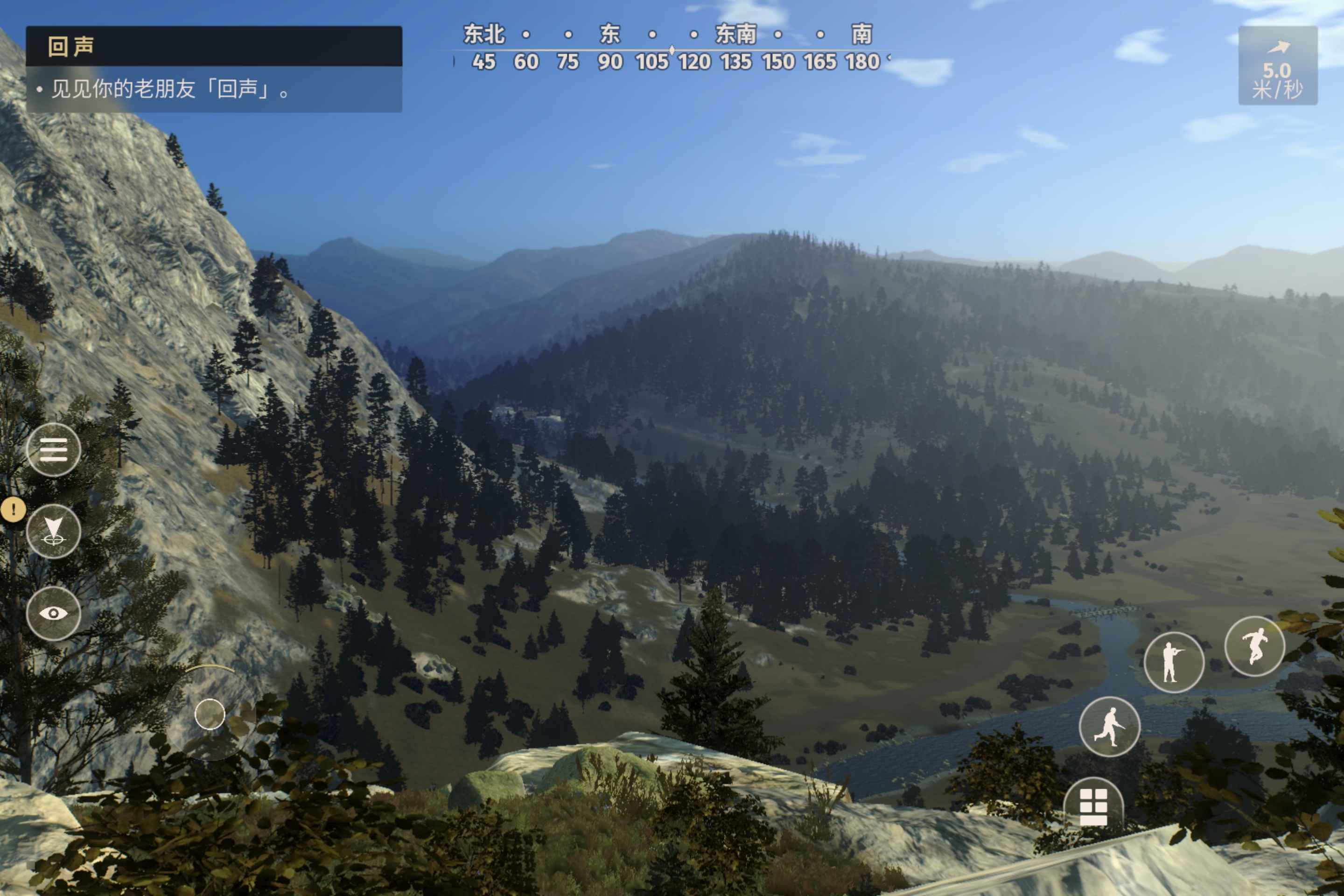Click the wind speed indicator panel
This screenshot has height=896, width=1344.
click(1278, 66)
